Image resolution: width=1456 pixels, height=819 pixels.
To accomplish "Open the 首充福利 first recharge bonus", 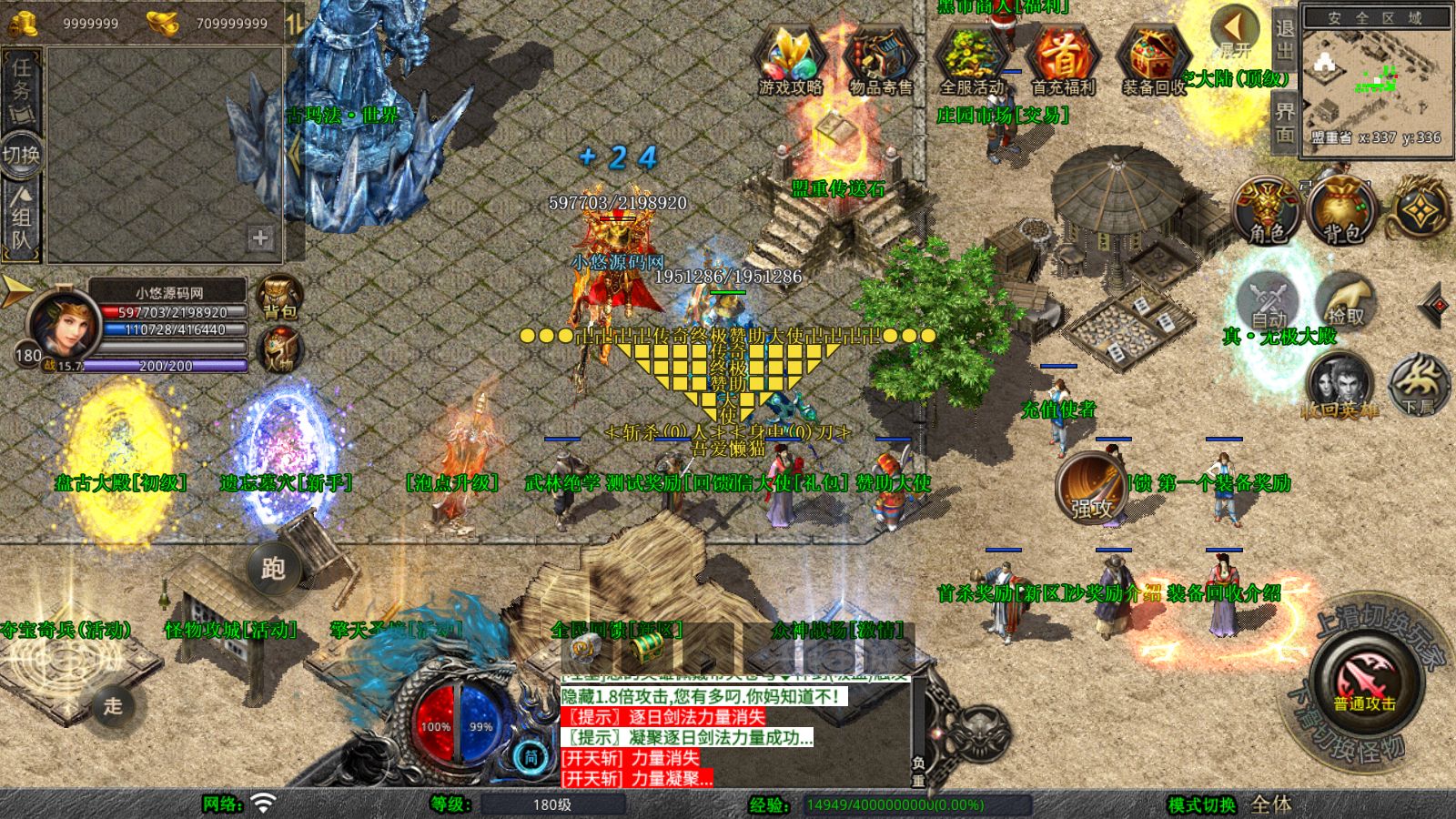I will pyautogui.click(x=1063, y=60).
